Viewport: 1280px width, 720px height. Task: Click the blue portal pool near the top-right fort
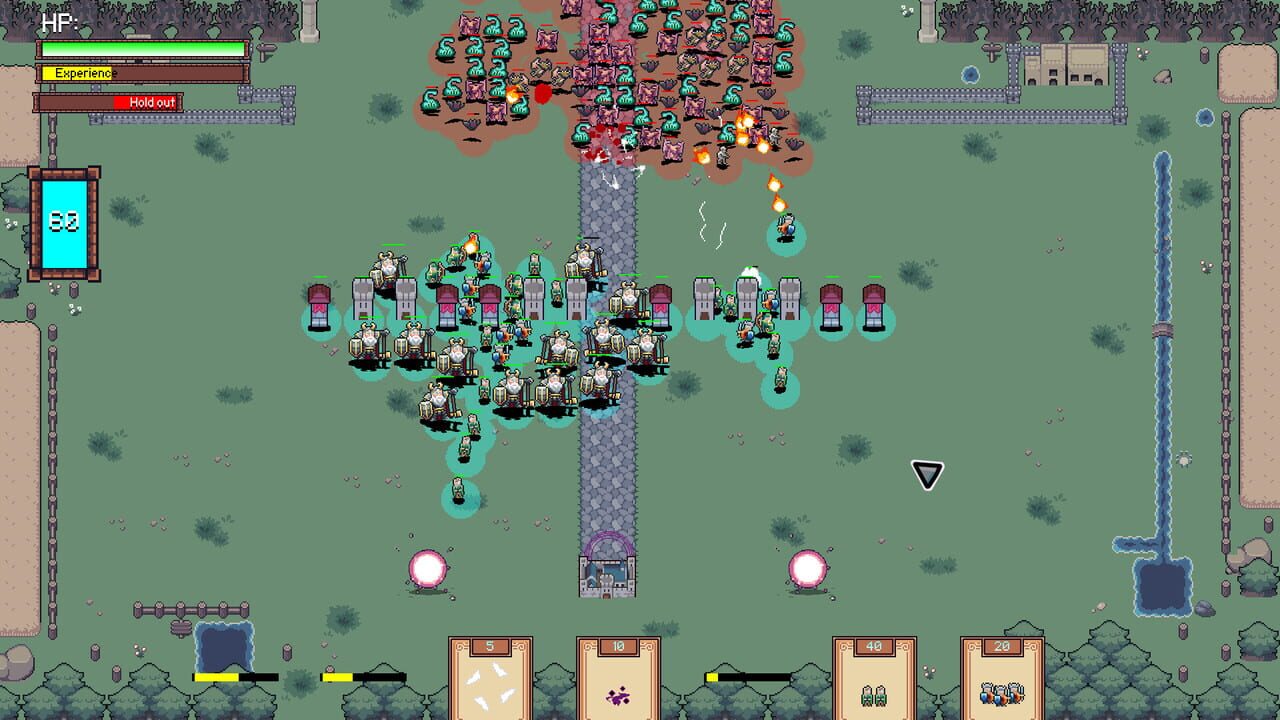pyautogui.click(x=968, y=73)
